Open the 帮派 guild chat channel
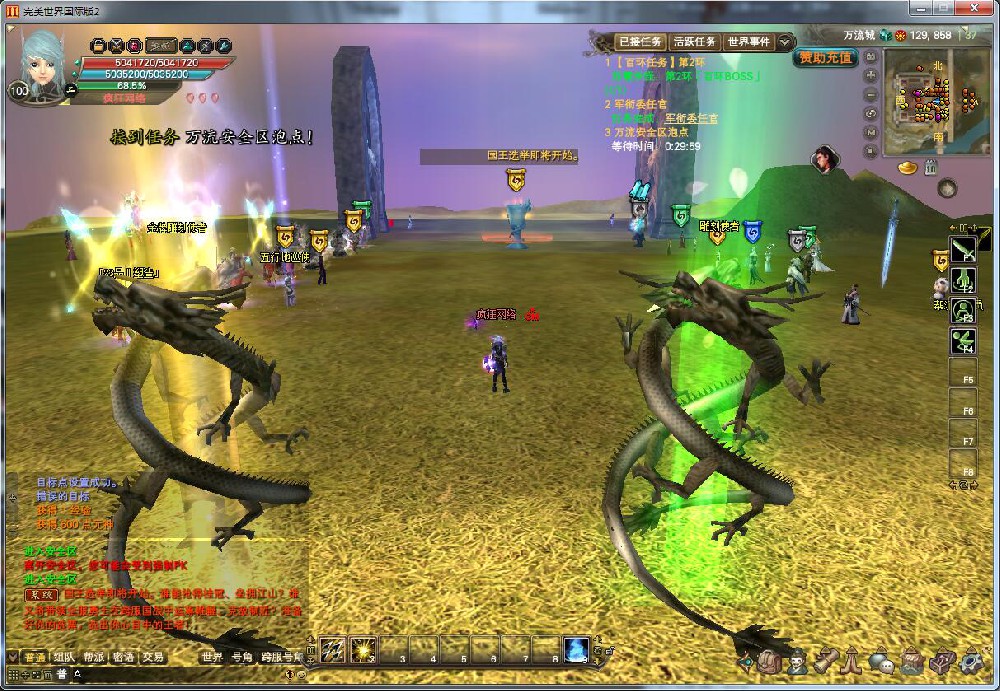The width and height of the screenshot is (1000, 691). 94,657
